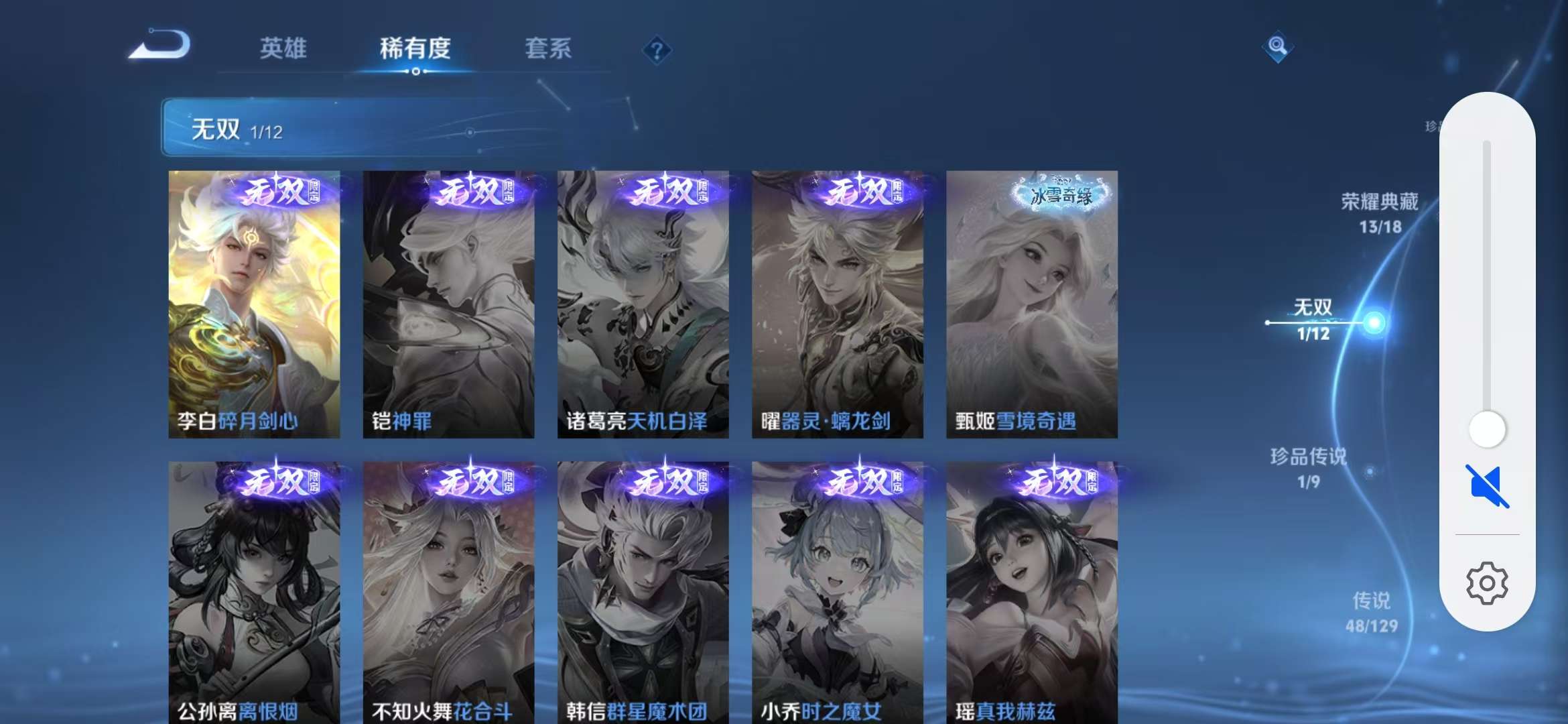The width and height of the screenshot is (1568, 724).
Task: Switch to the 套系 tab
Action: tap(549, 48)
